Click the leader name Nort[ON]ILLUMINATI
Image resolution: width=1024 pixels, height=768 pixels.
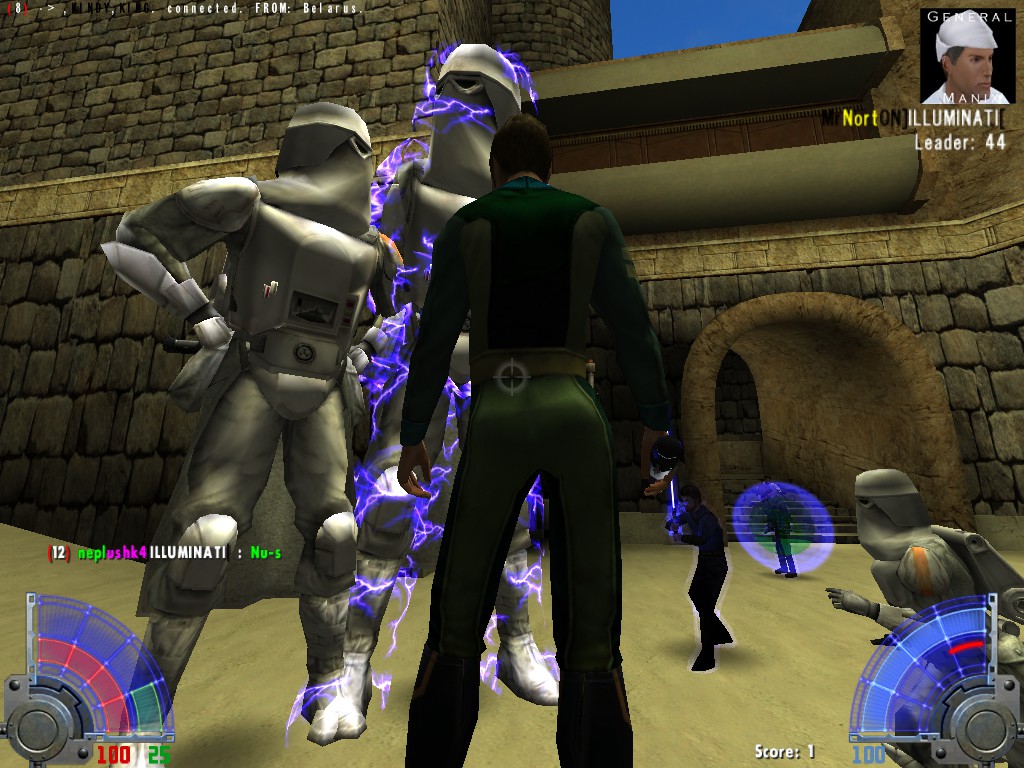[x=912, y=119]
